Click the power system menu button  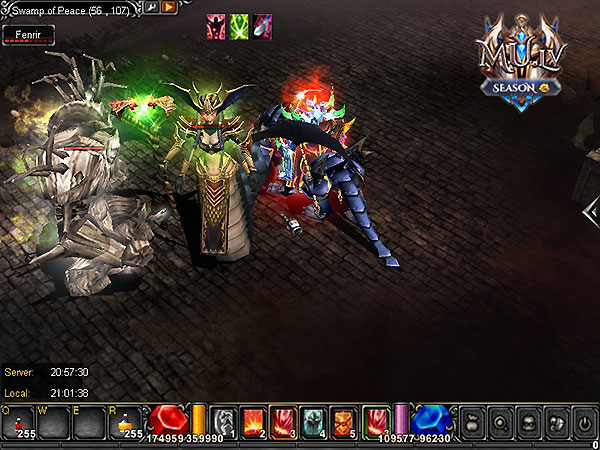pos(584,423)
